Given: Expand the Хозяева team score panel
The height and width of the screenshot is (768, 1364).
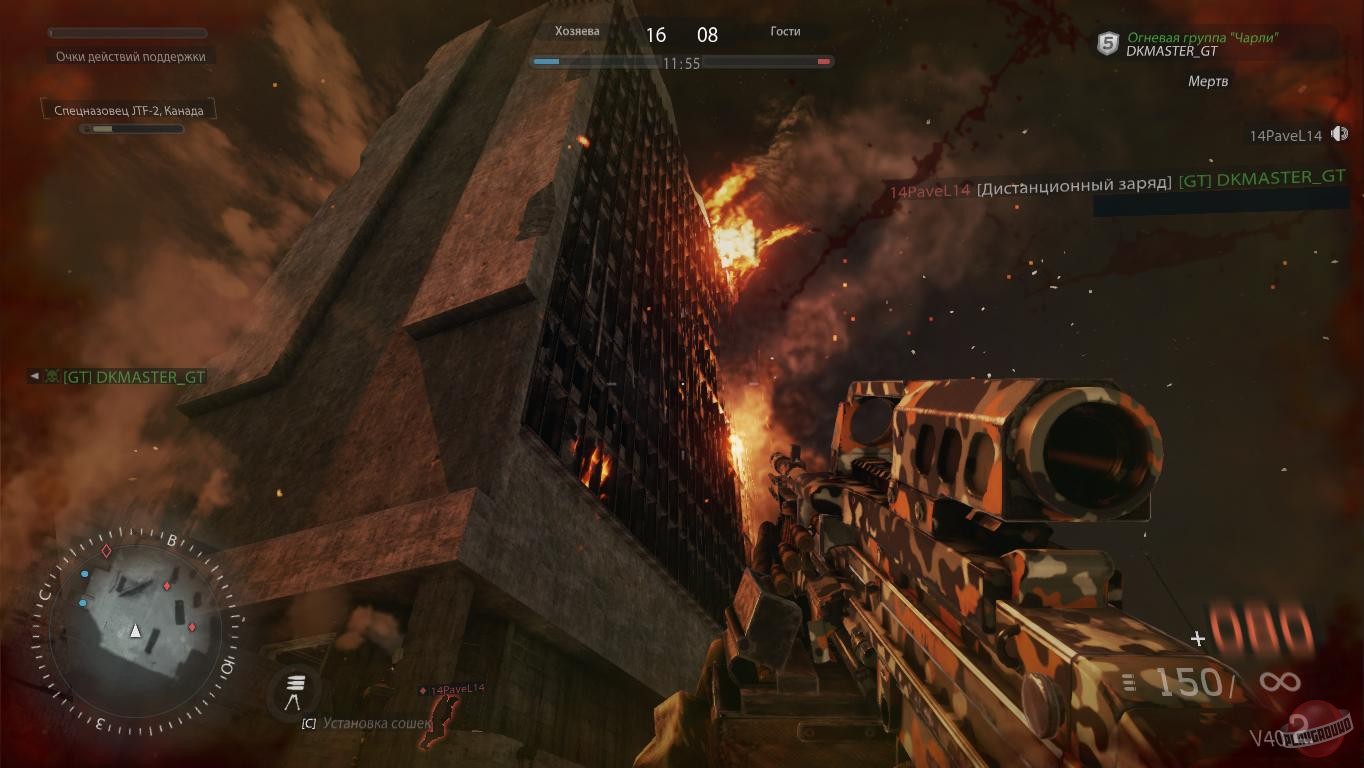Looking at the screenshot, I should click(578, 31).
